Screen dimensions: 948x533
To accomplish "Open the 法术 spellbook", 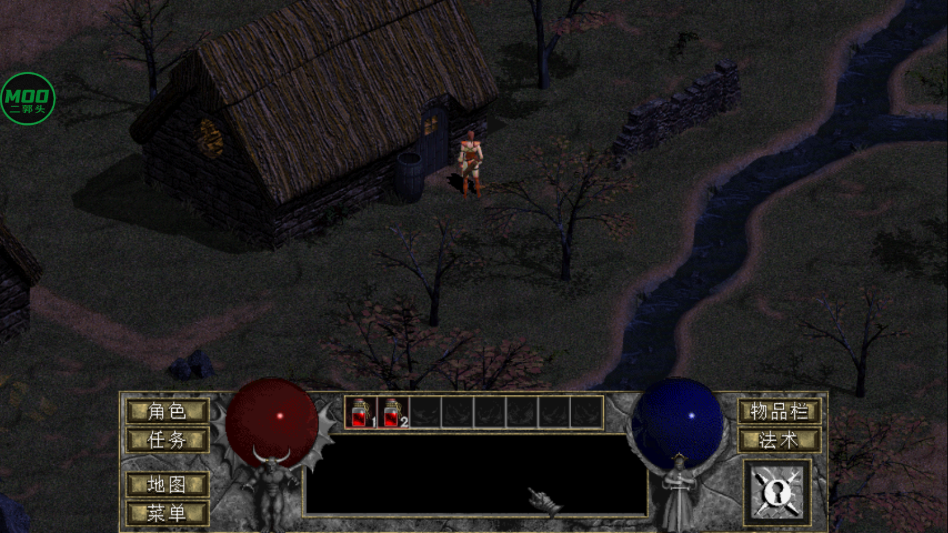I will (779, 439).
